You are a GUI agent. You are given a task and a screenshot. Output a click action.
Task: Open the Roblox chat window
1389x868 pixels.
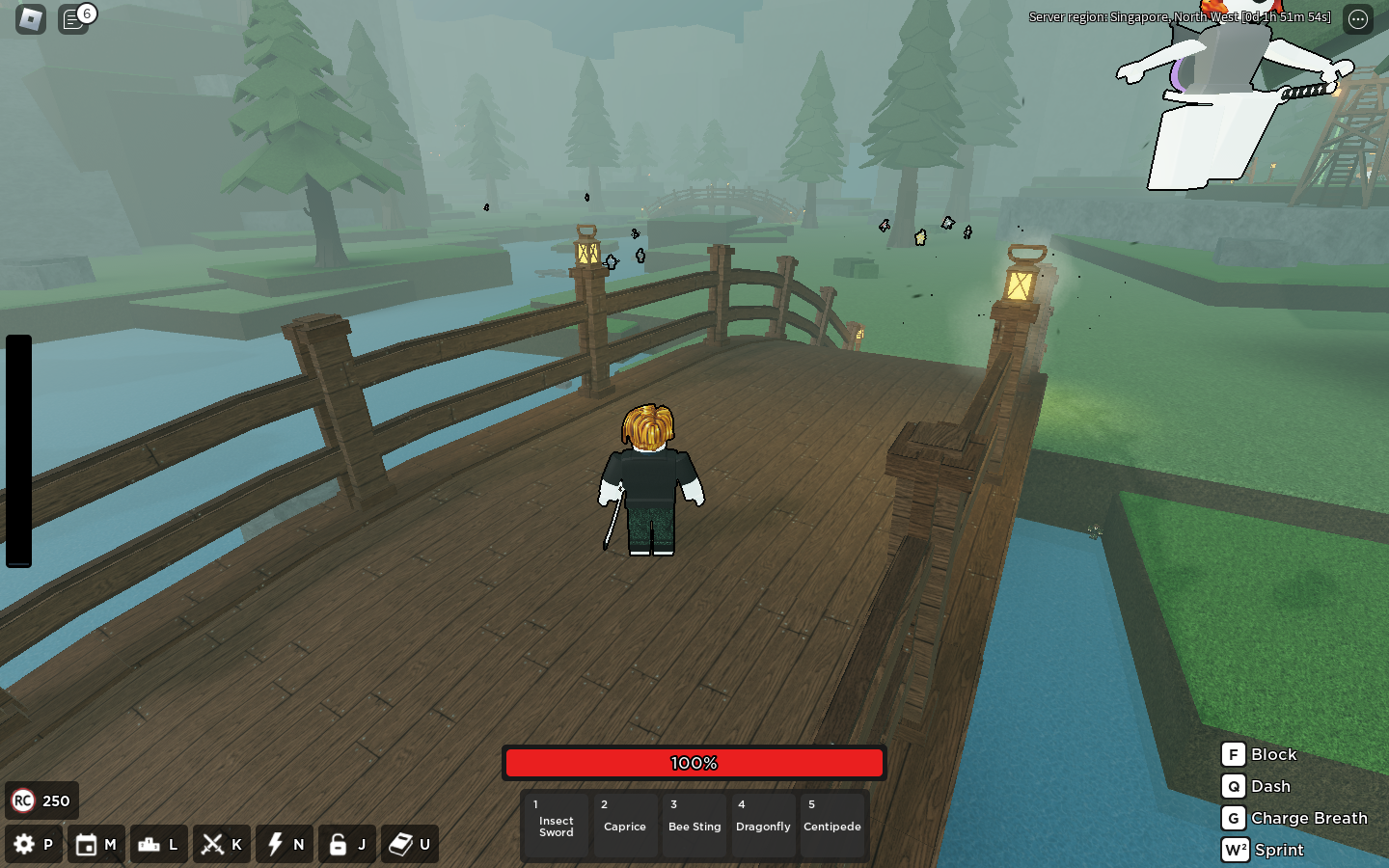(x=73, y=18)
